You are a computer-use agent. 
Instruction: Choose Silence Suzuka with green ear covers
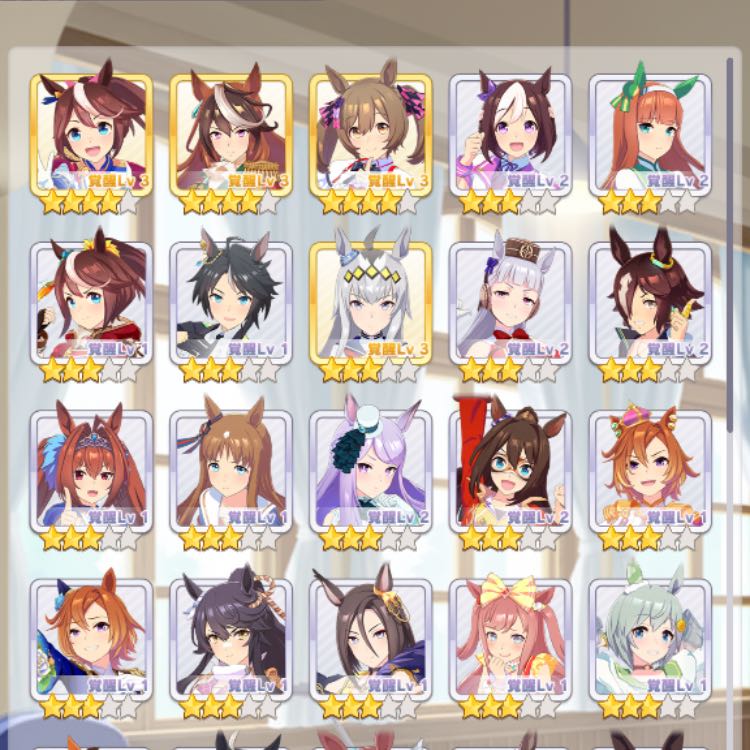(x=650, y=133)
